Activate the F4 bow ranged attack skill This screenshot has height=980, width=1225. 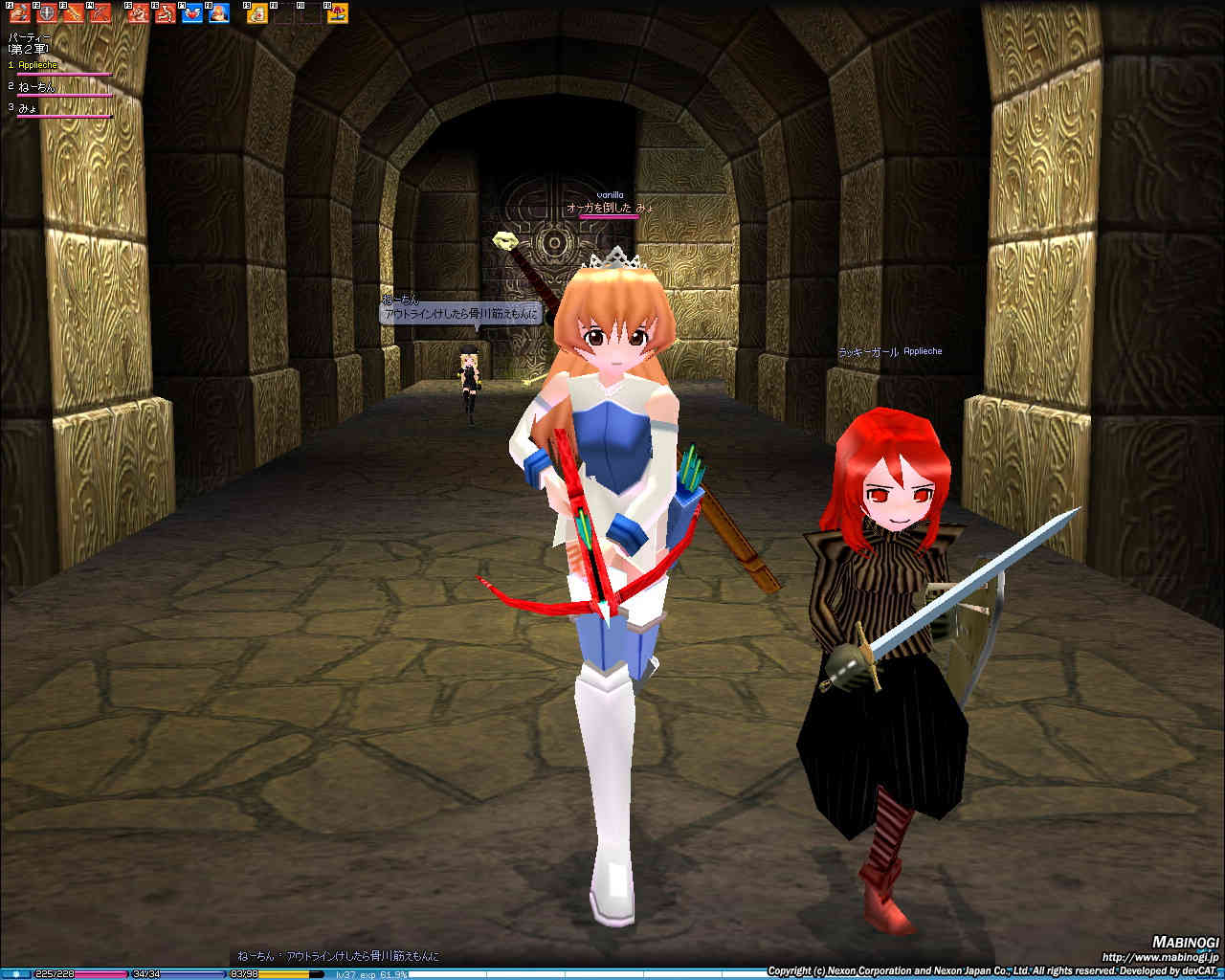100,13
